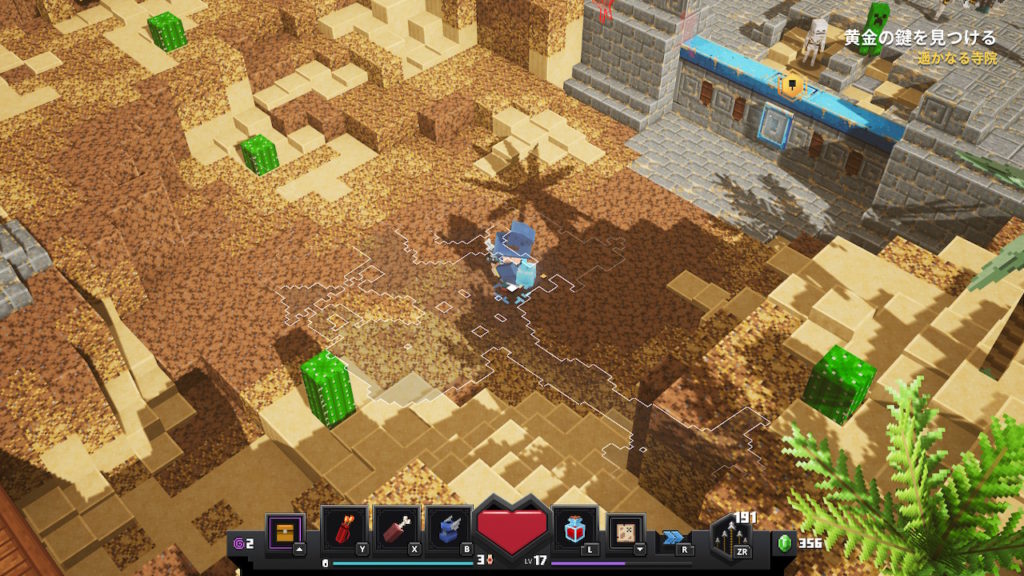
Task: Activate the meat artifact slot
Action: pyautogui.click(x=395, y=527)
